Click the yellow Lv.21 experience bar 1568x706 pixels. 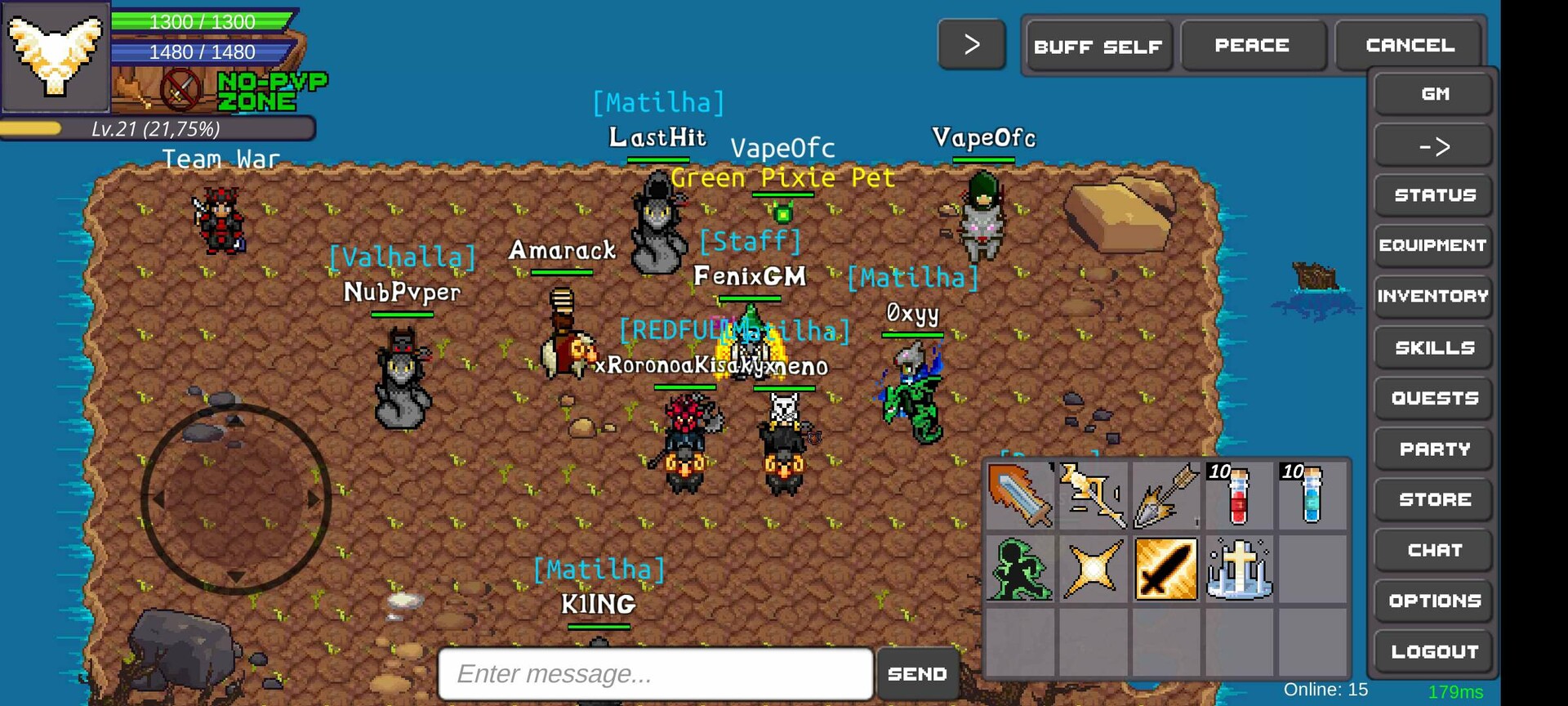pos(159,128)
